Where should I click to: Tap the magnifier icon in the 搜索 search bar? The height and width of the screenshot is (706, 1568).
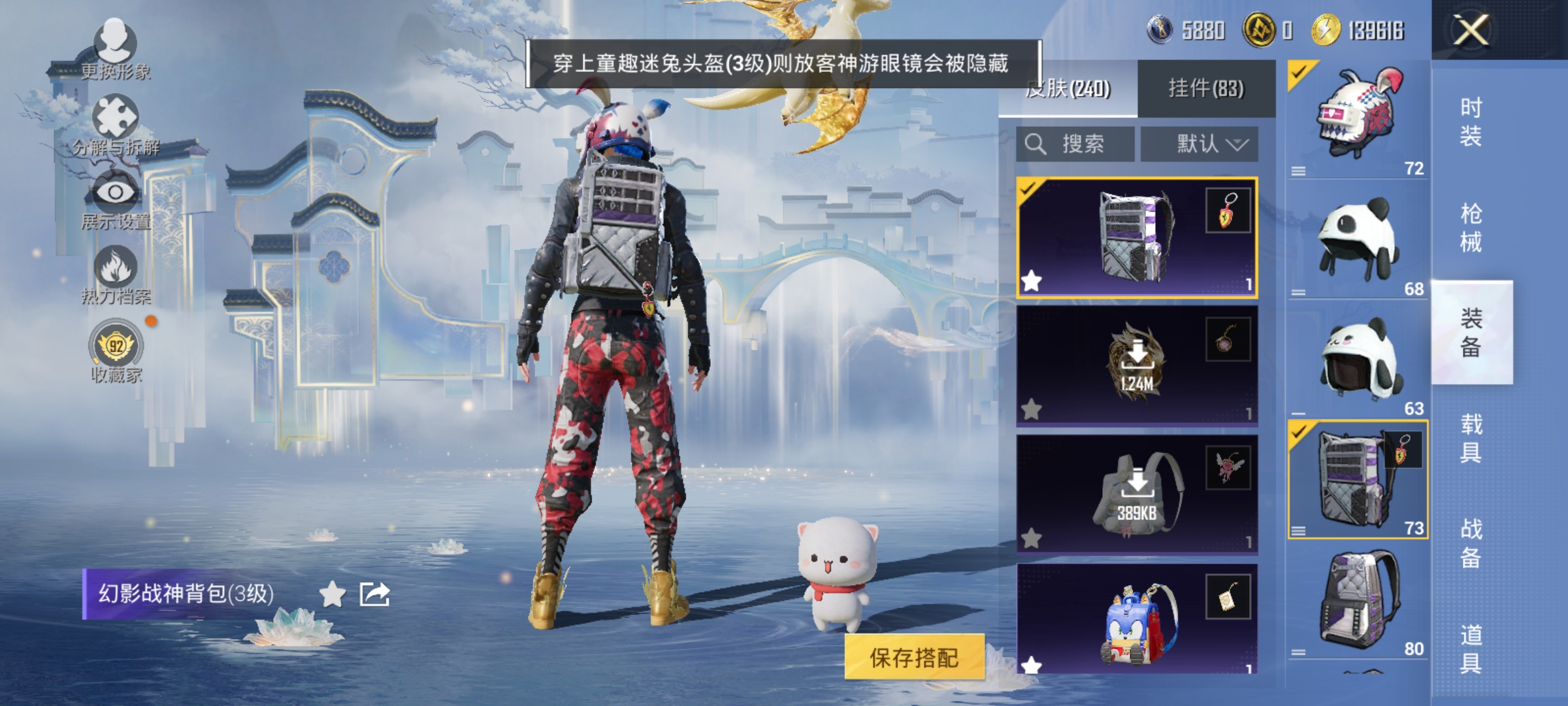(x=1036, y=144)
